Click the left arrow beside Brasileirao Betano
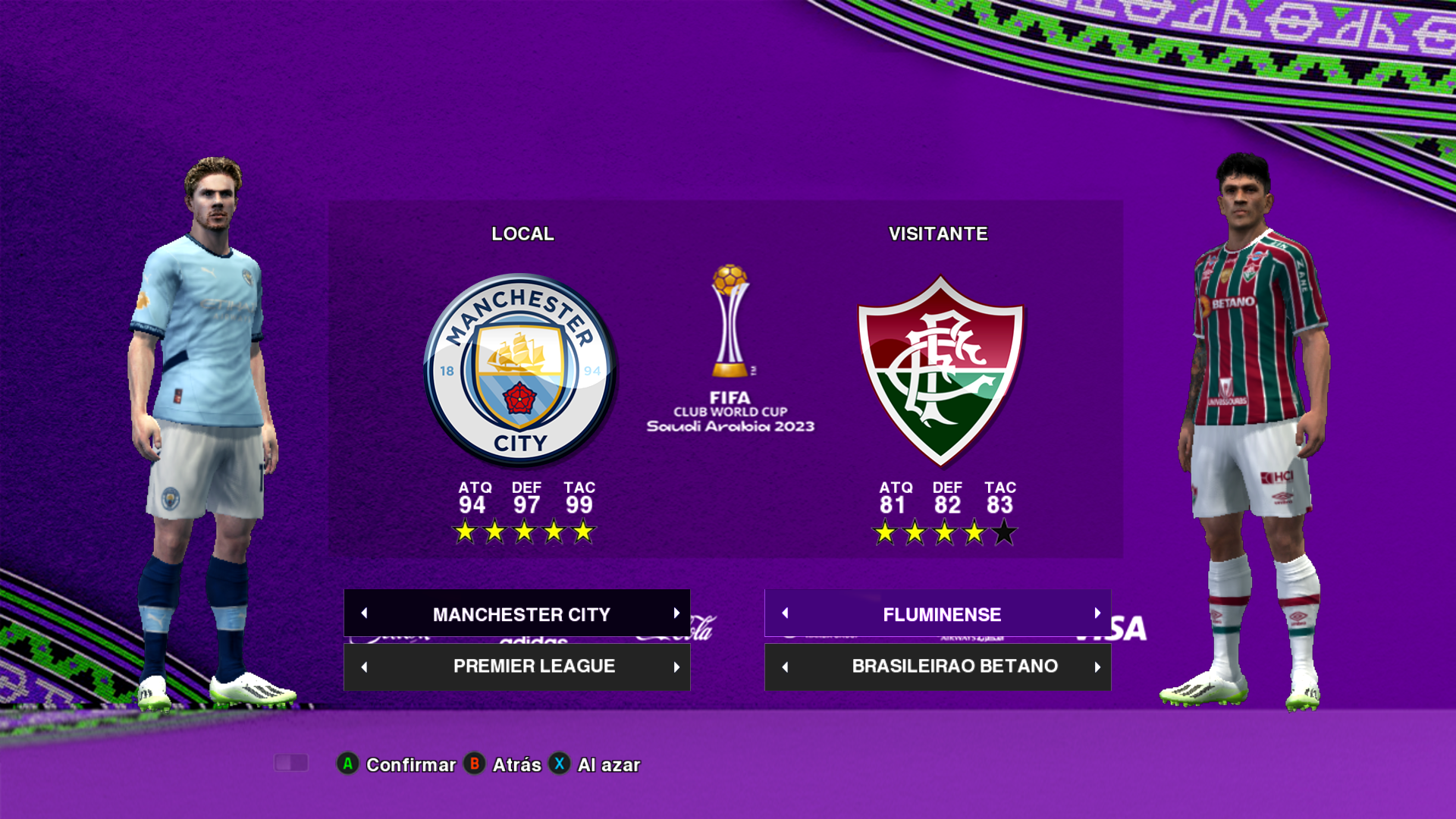Screen dimensions: 1456x819 click(x=786, y=667)
